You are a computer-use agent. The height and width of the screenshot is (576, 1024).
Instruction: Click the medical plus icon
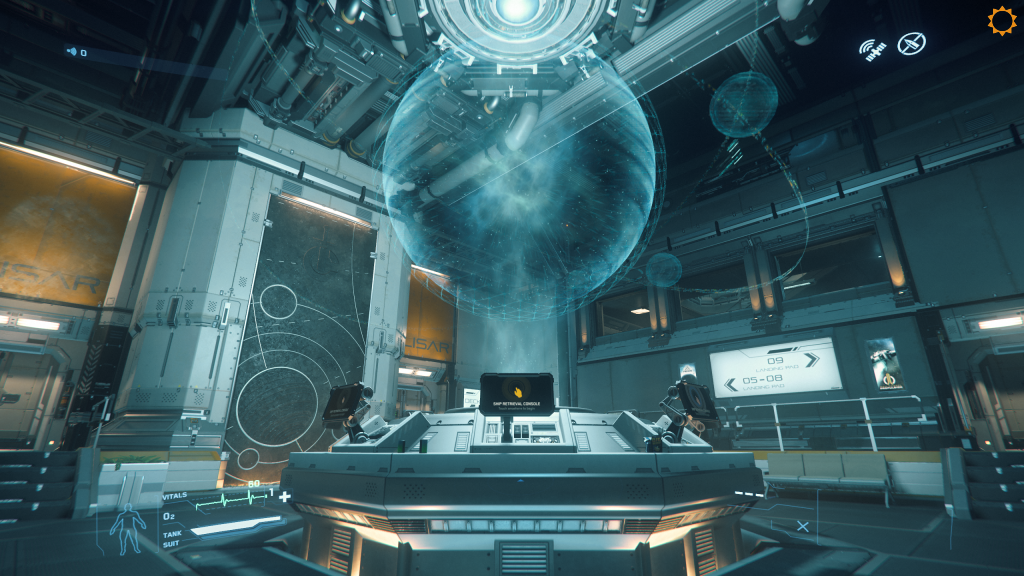click(285, 496)
